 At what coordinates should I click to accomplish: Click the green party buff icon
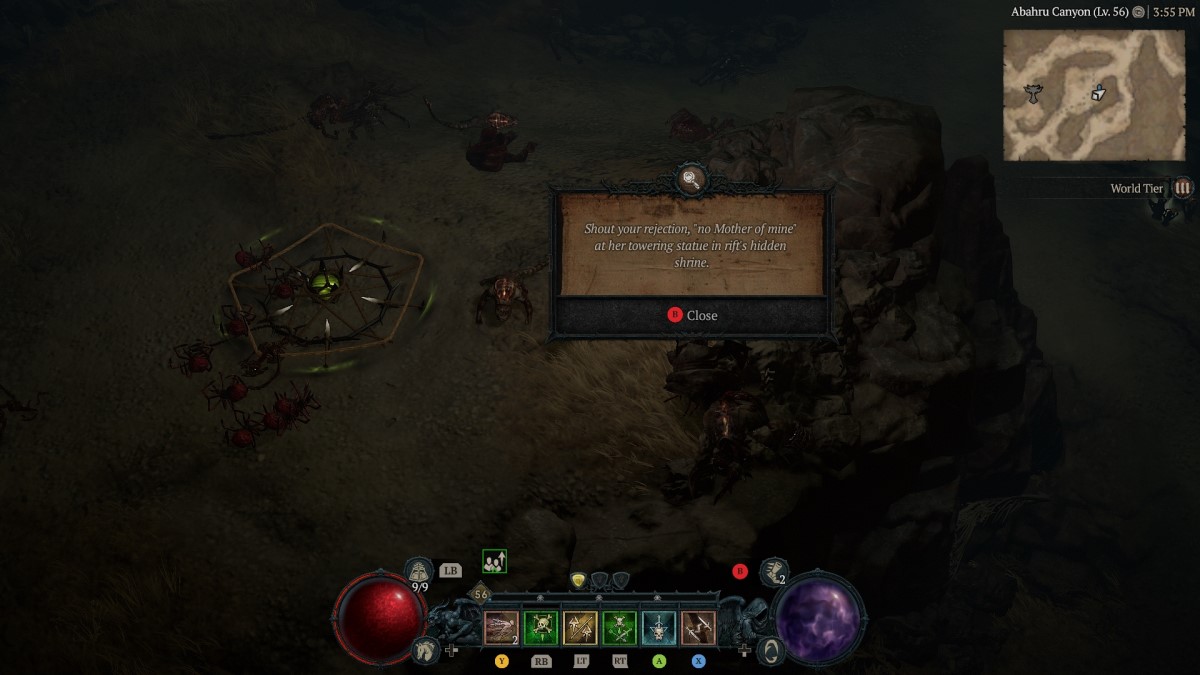[x=494, y=562]
